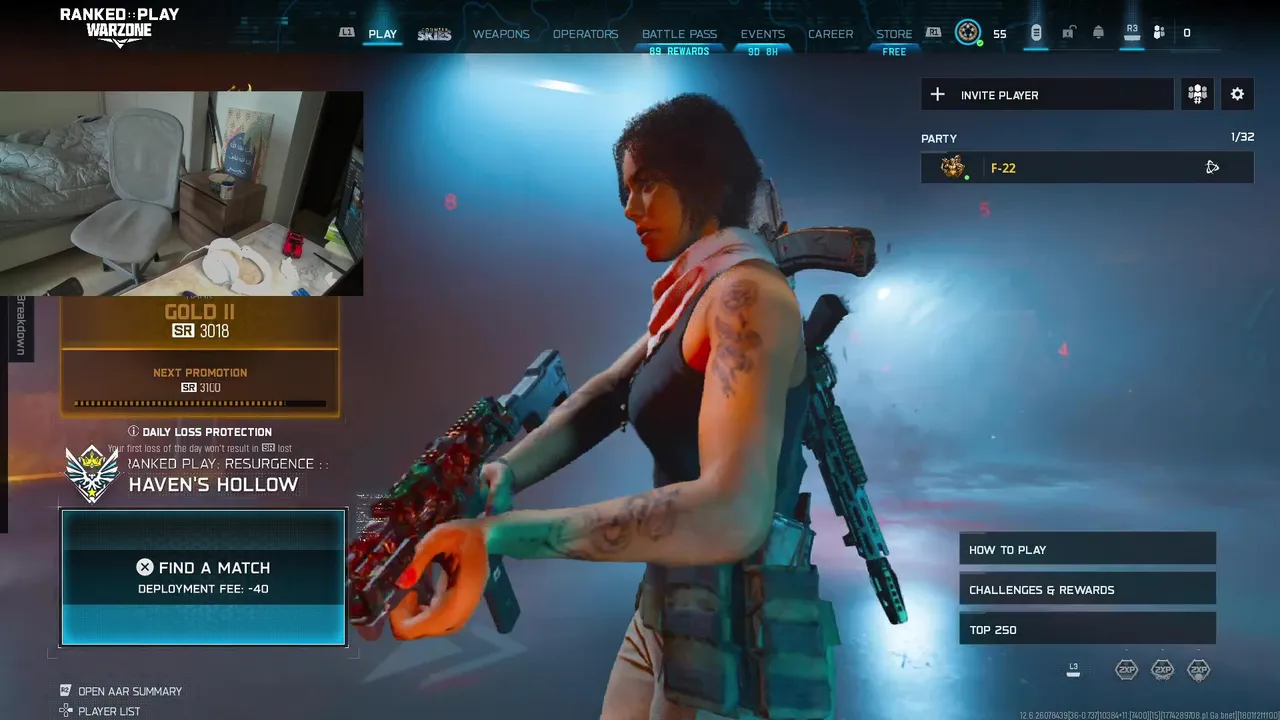The height and width of the screenshot is (720, 1280).
Task: Show the Top 250 leaderboard
Action: (1087, 630)
